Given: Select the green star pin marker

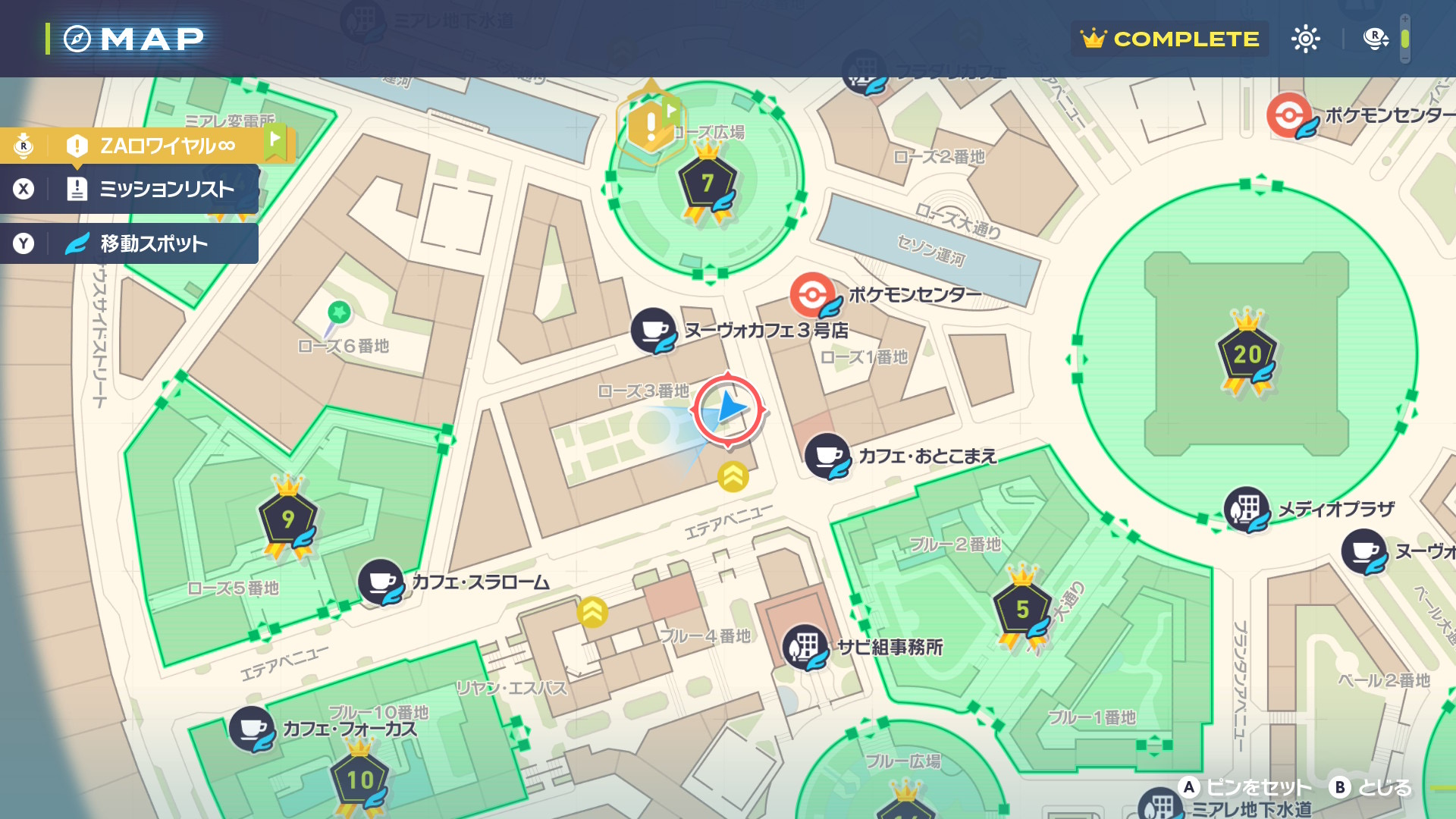Looking at the screenshot, I should pyautogui.click(x=338, y=312).
